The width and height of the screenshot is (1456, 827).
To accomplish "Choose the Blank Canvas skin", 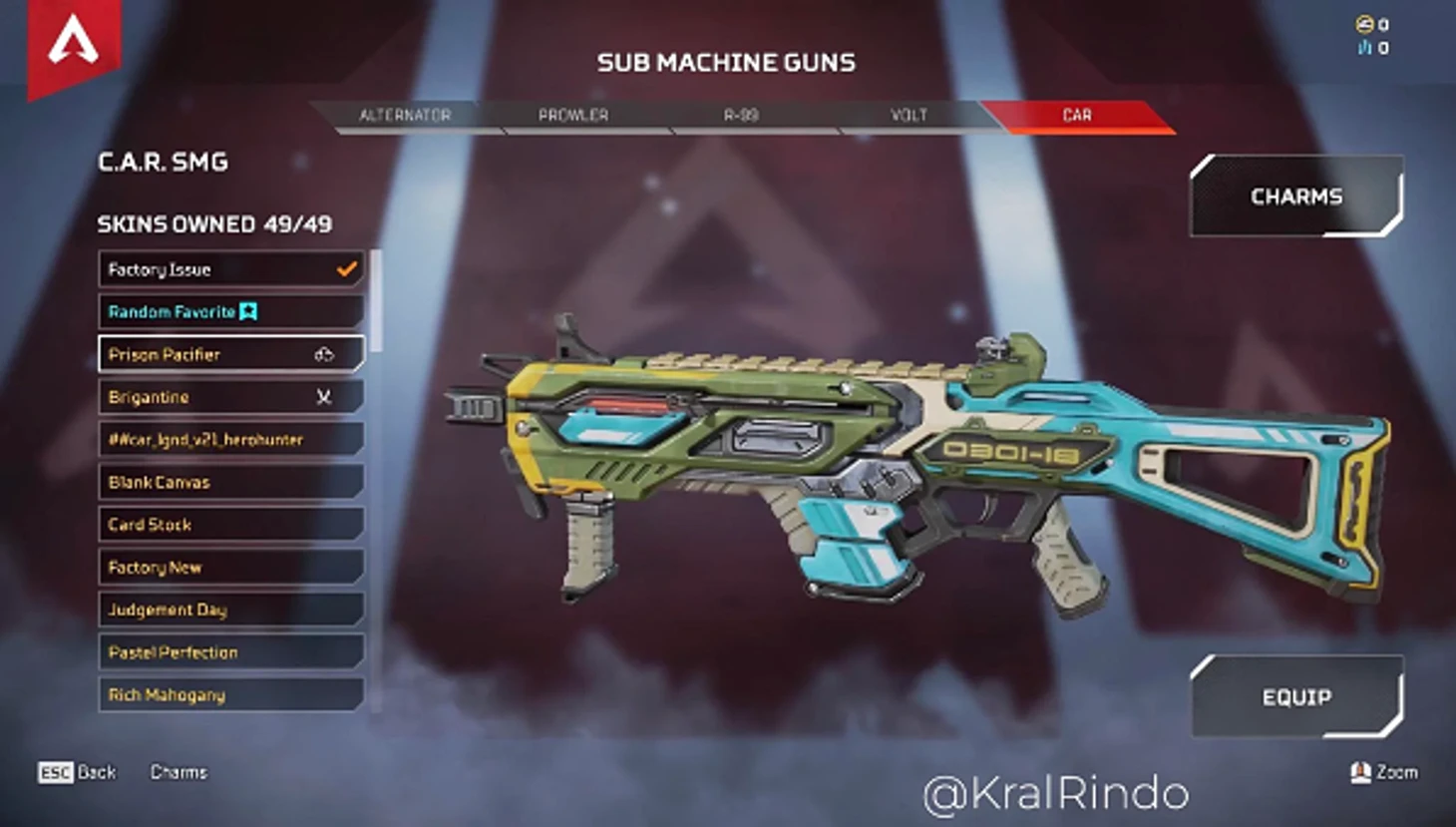I will [x=230, y=482].
